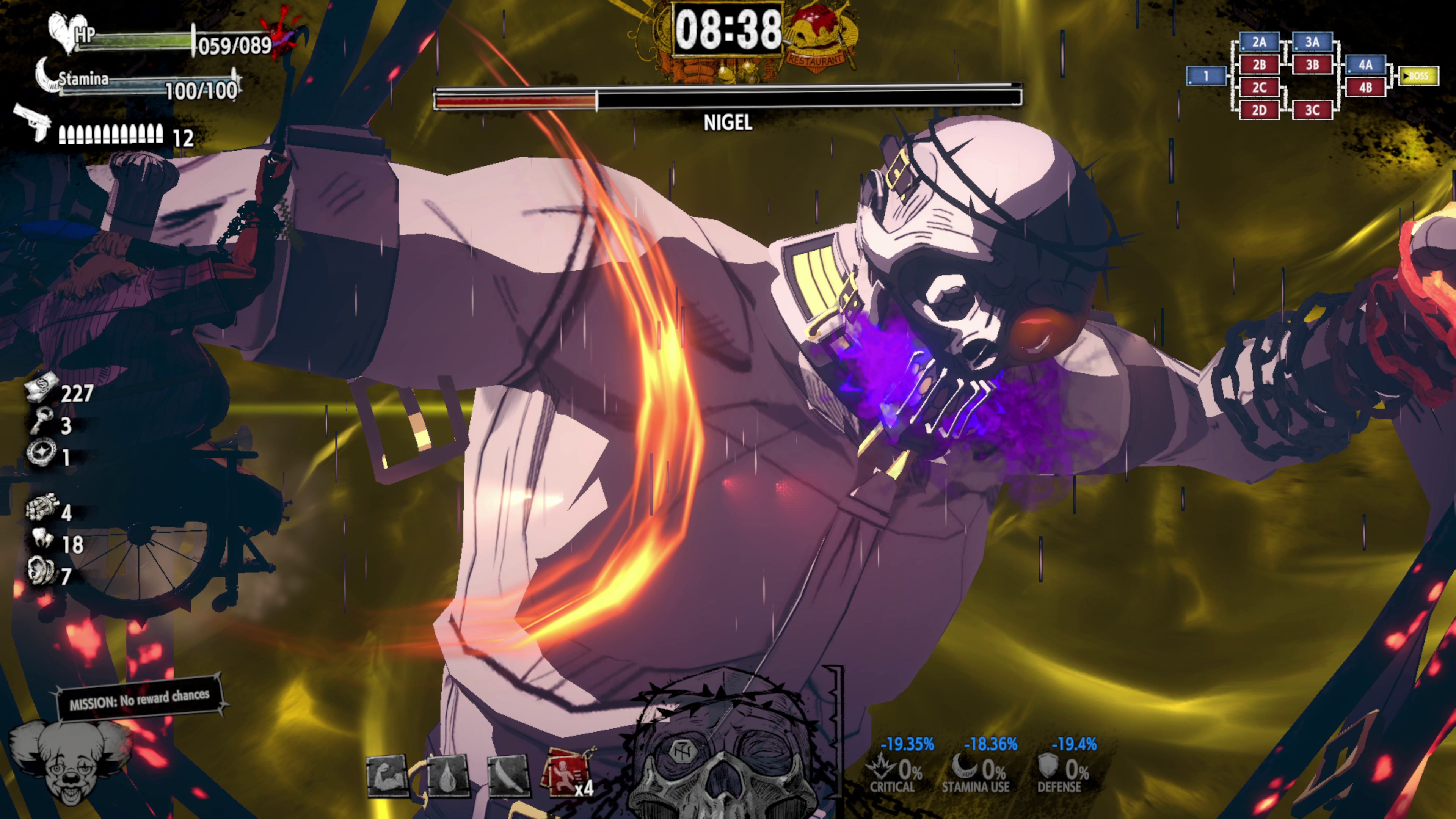This screenshot has height=819, width=1456.
Task: Choose stage node 4B on the map
Action: pyautogui.click(x=1365, y=87)
